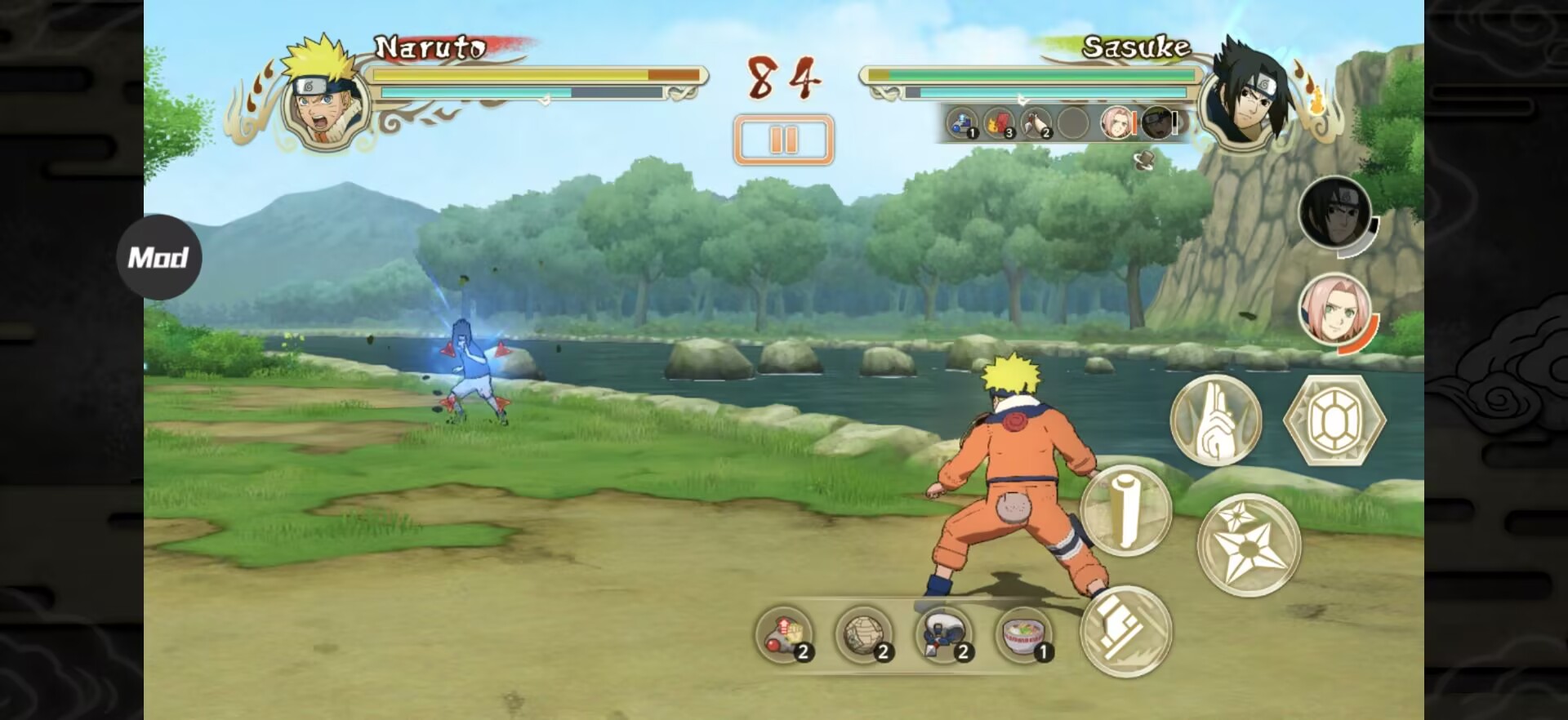Activate the chakra hand-sign button
The image size is (1568, 720).
pyautogui.click(x=1215, y=420)
